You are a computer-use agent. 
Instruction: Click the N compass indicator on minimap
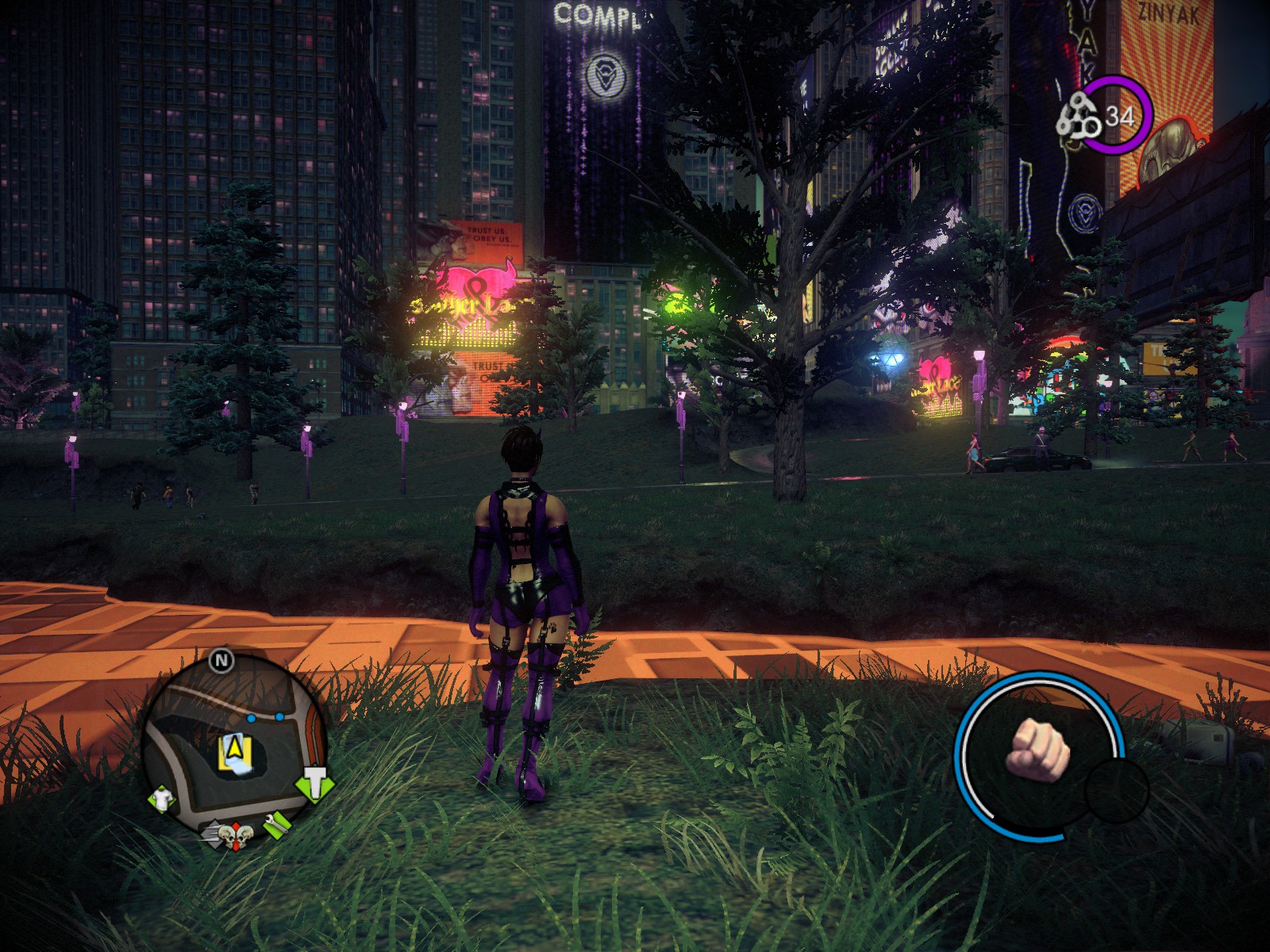click(x=221, y=660)
